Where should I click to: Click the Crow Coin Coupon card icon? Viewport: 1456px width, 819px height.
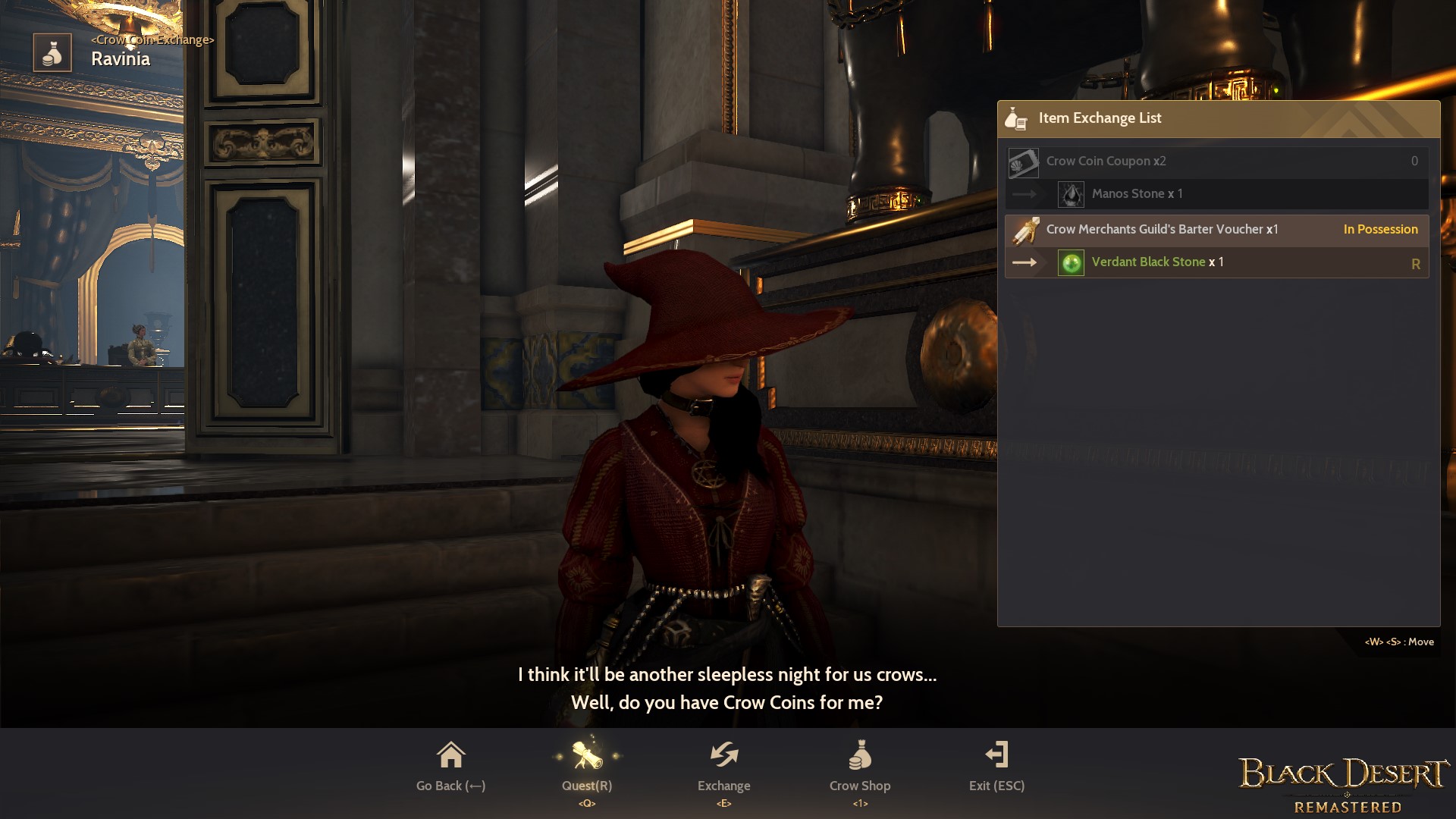(x=1024, y=161)
